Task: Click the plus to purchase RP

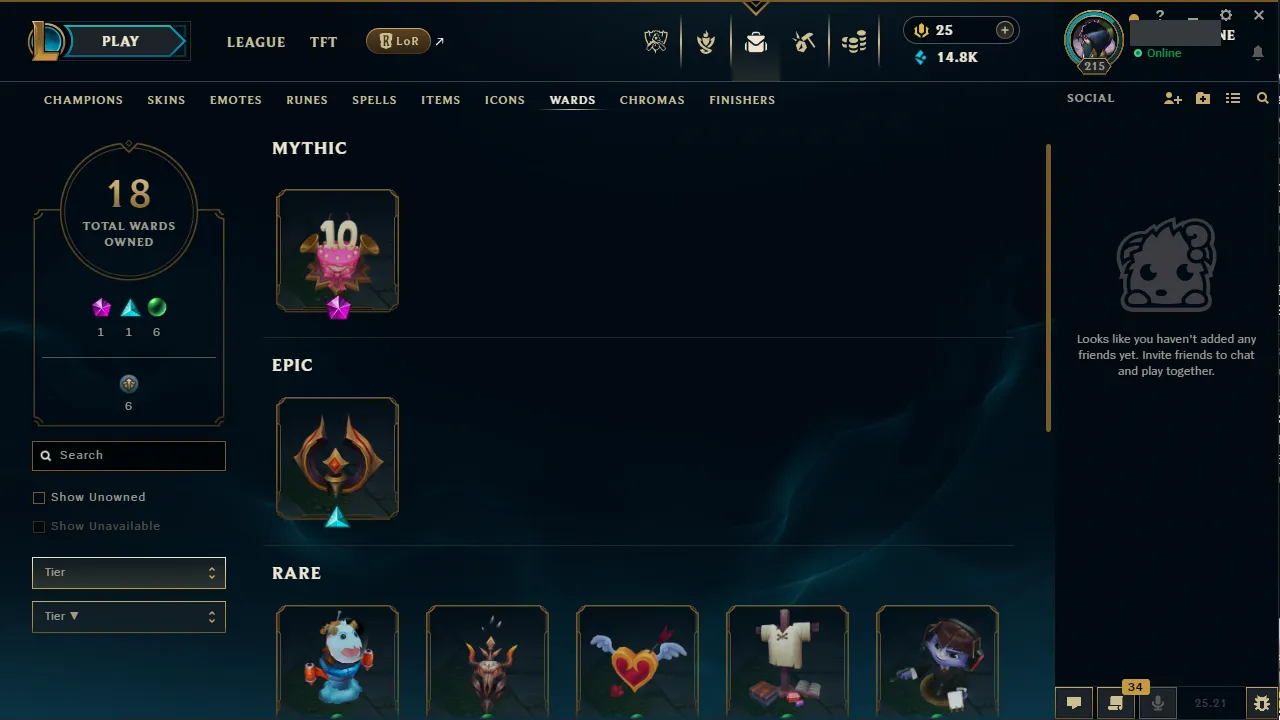Action: click(x=1004, y=30)
